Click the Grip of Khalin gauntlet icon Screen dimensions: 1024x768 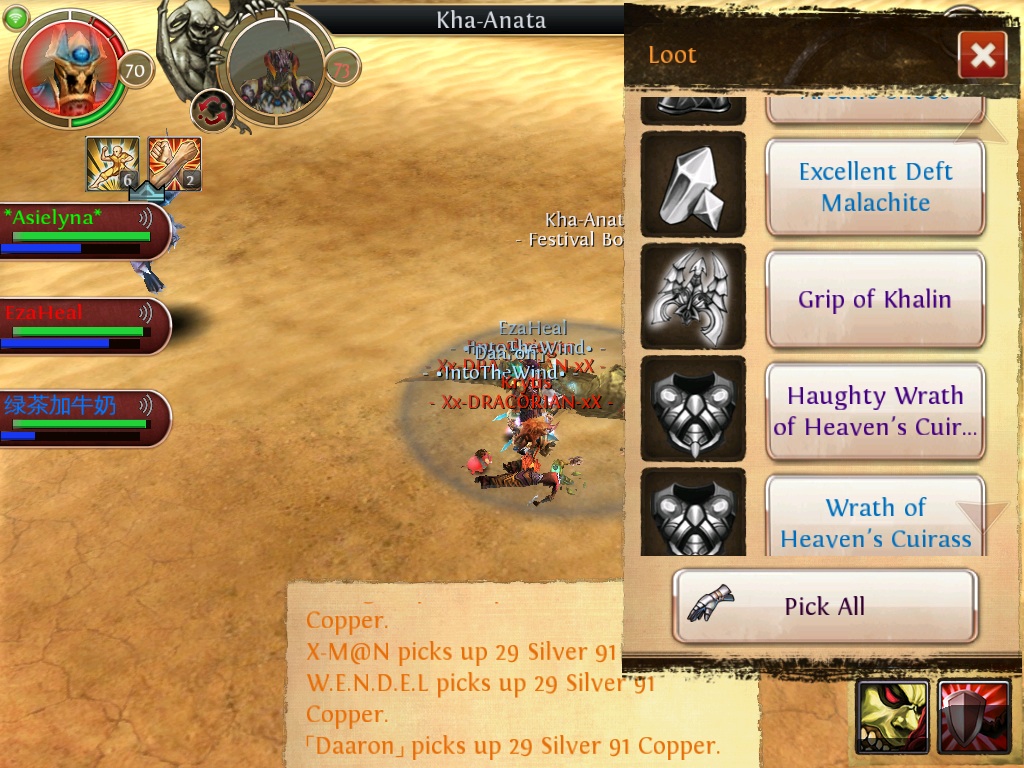pos(693,299)
